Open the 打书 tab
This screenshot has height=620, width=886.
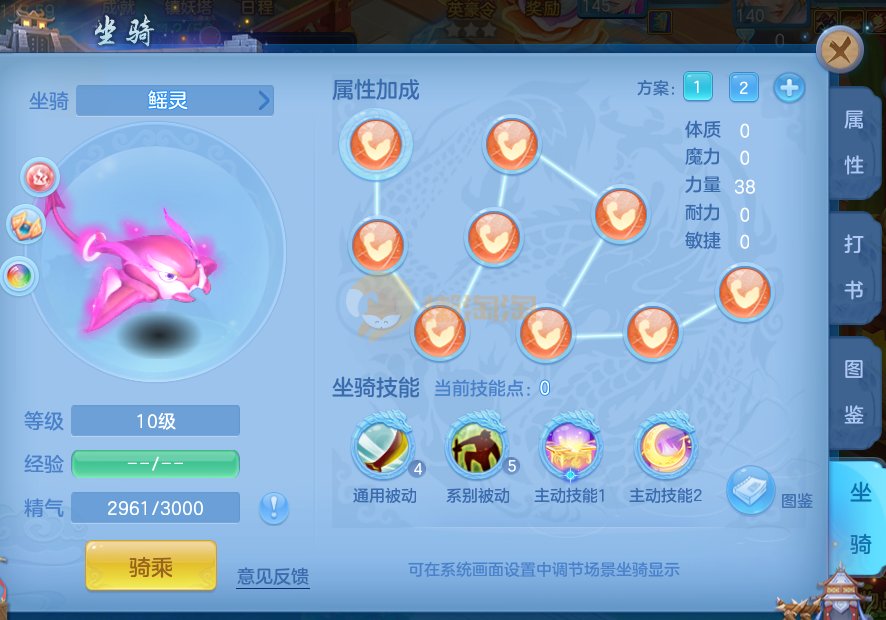coord(853,267)
